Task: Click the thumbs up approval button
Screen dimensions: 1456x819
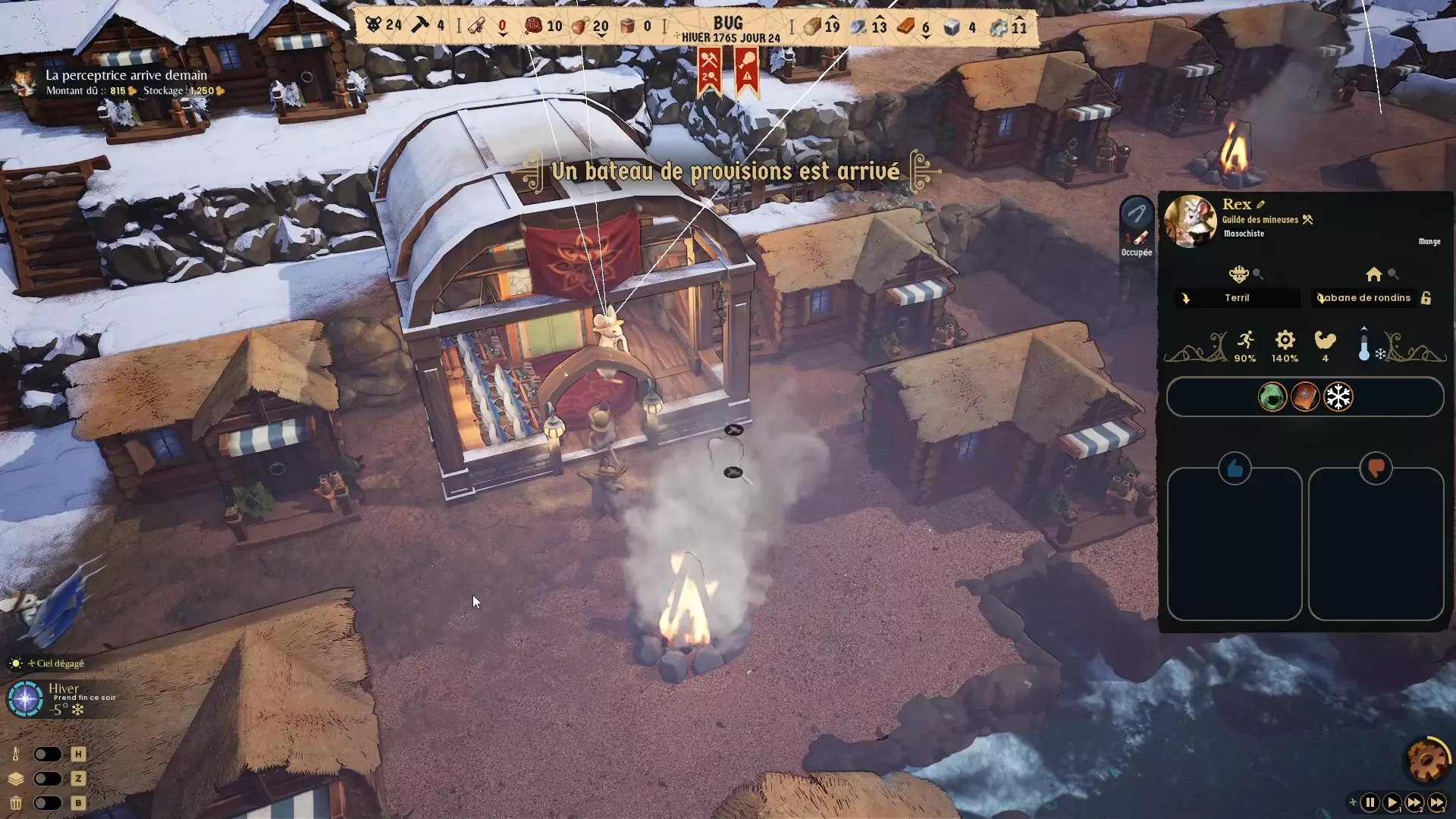Action: pos(1235,469)
